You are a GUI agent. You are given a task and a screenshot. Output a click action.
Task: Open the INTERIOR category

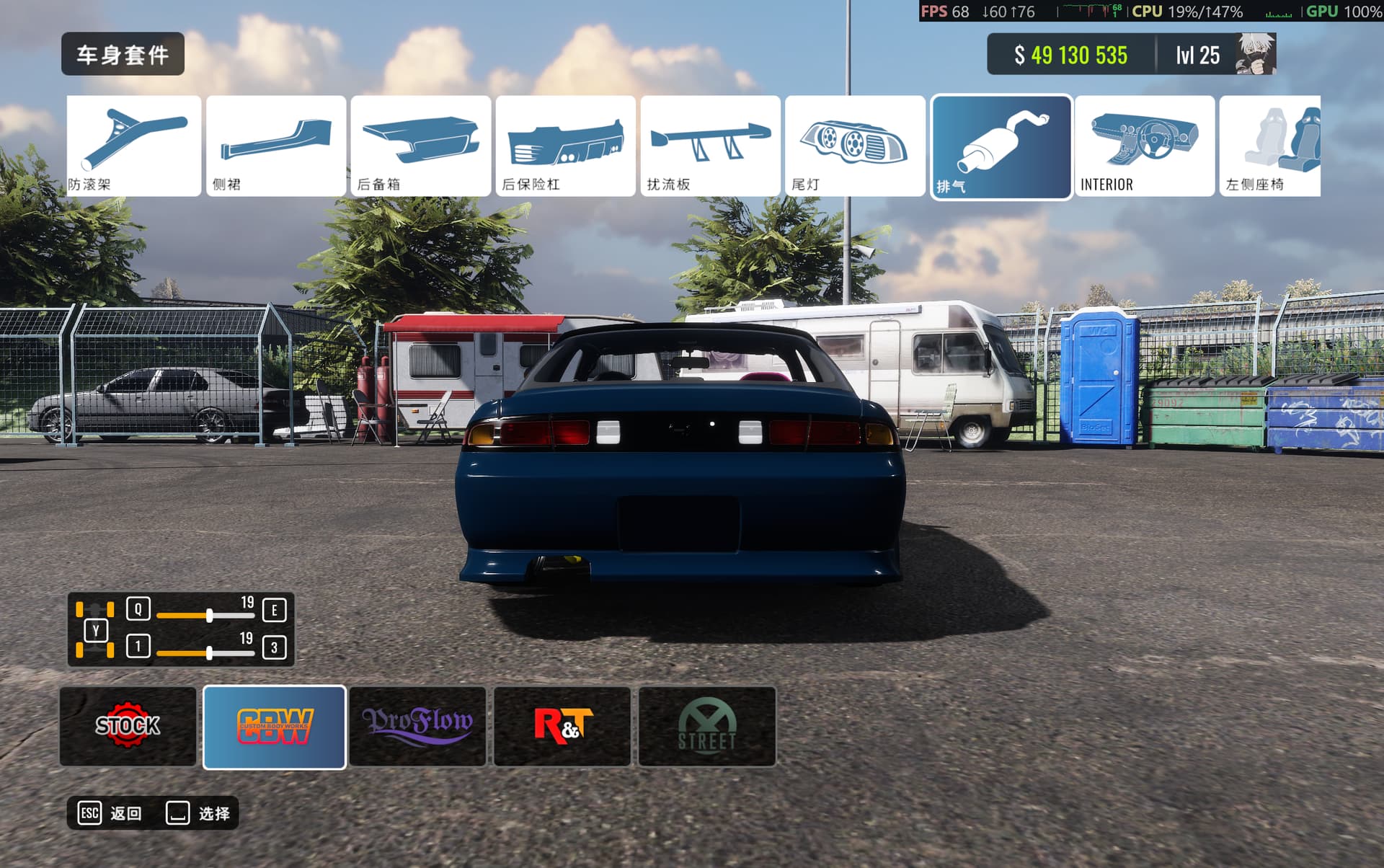pyautogui.click(x=1145, y=146)
